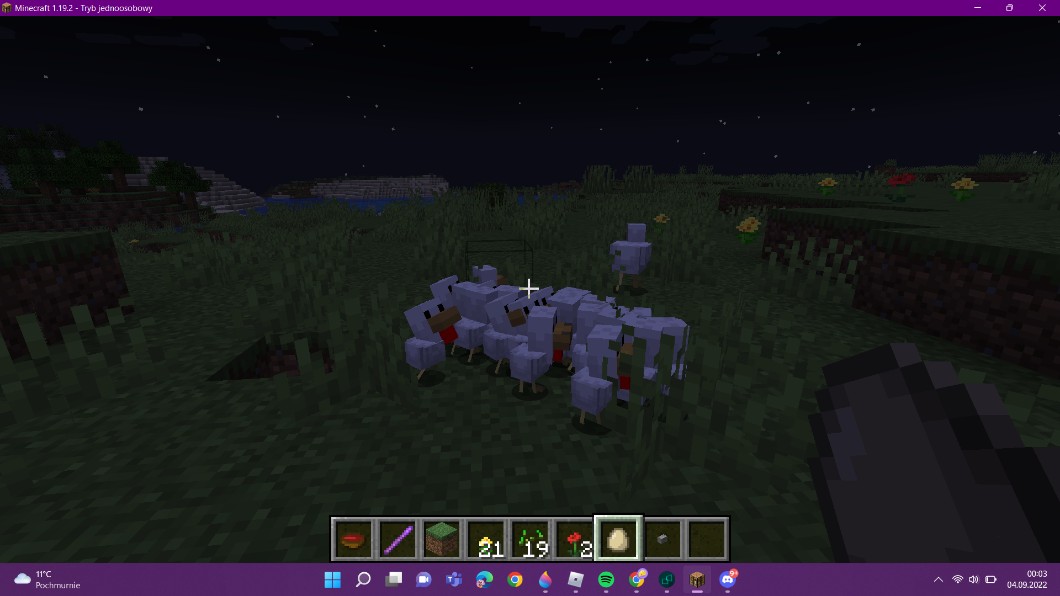Choose the grass block hotbar slot
1060x596 pixels.
click(x=441, y=539)
